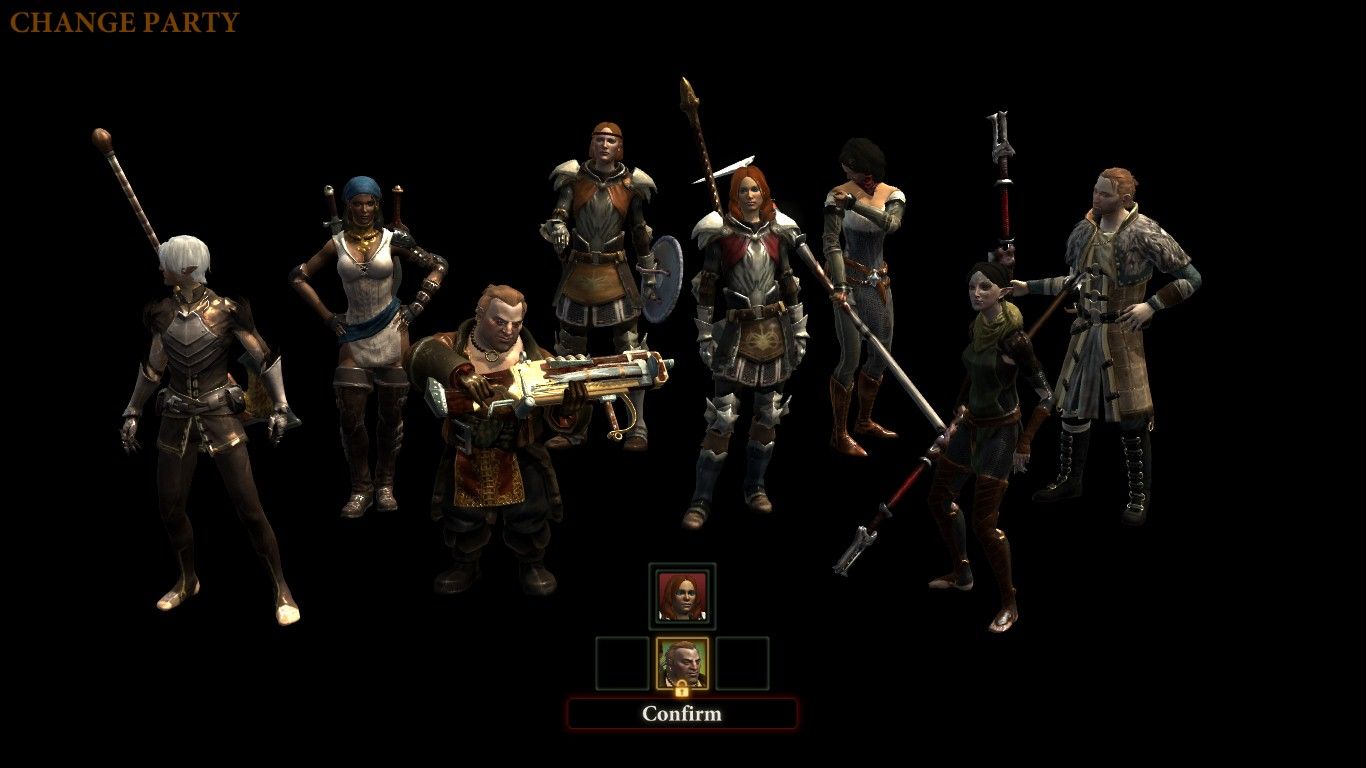Click Varric's locked portrait slot
Image resolution: width=1366 pixels, height=768 pixels.
tap(682, 664)
